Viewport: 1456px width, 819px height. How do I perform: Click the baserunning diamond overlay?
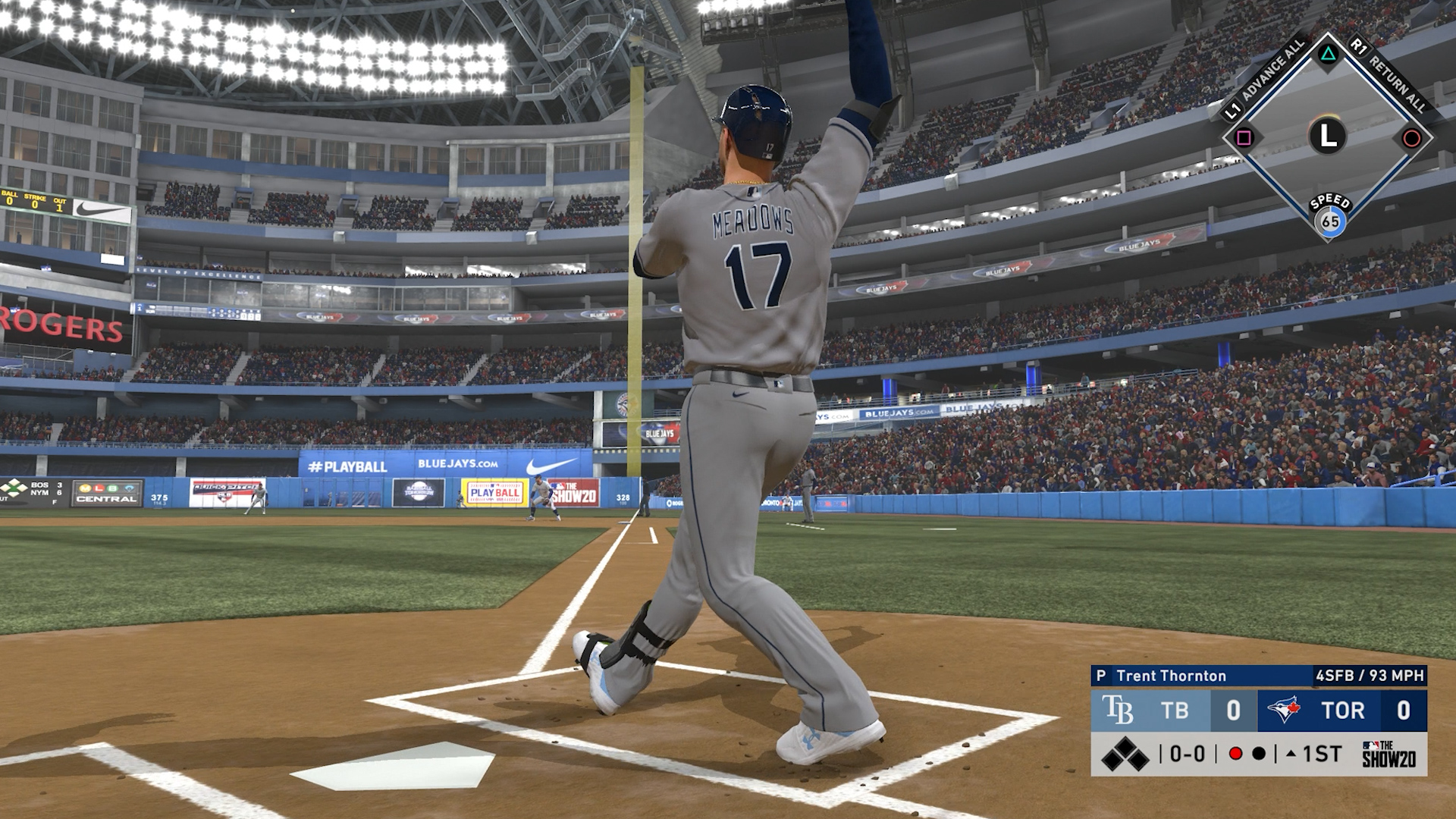point(1327,136)
